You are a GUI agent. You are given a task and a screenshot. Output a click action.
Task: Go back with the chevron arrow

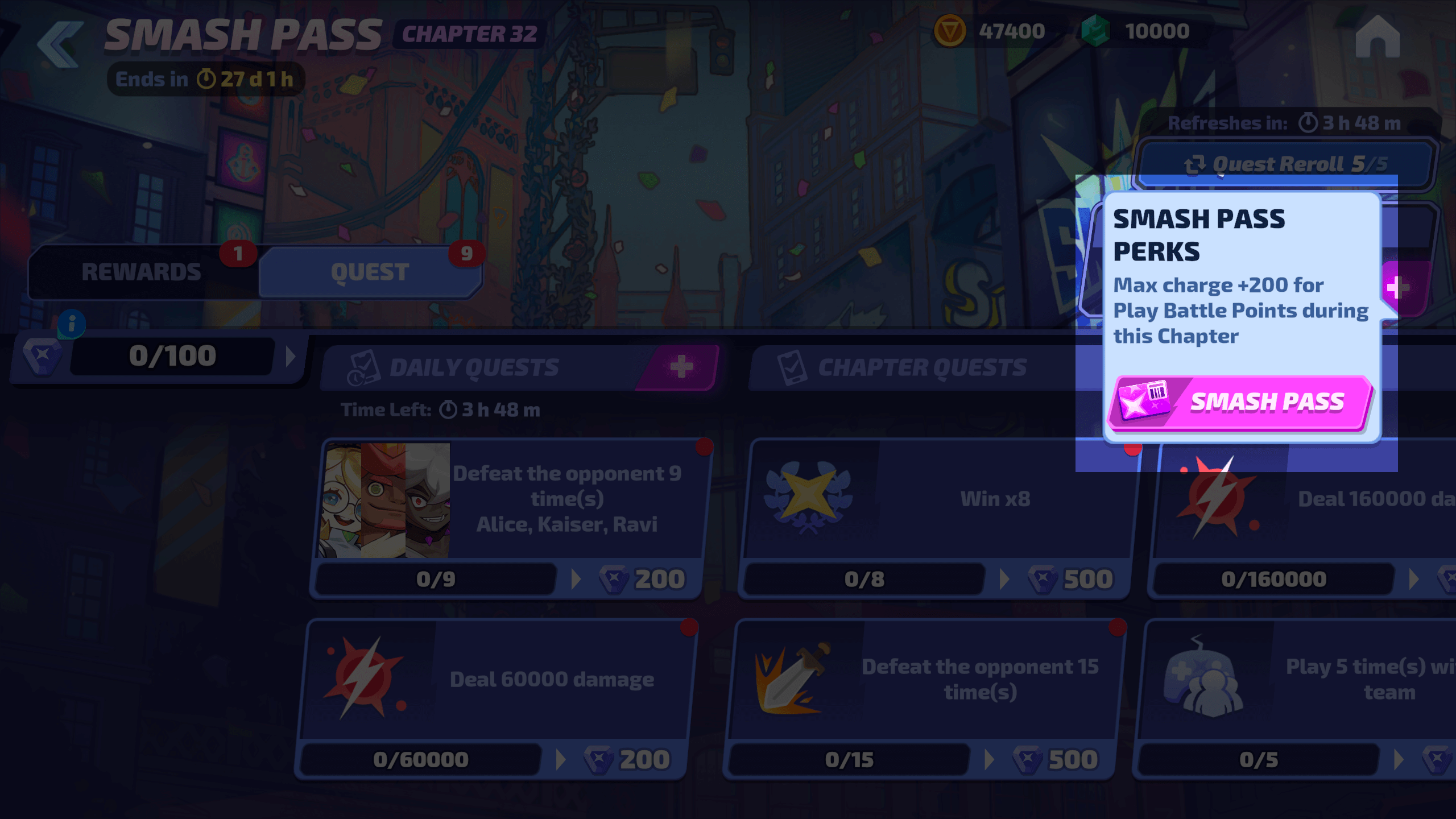(60, 44)
